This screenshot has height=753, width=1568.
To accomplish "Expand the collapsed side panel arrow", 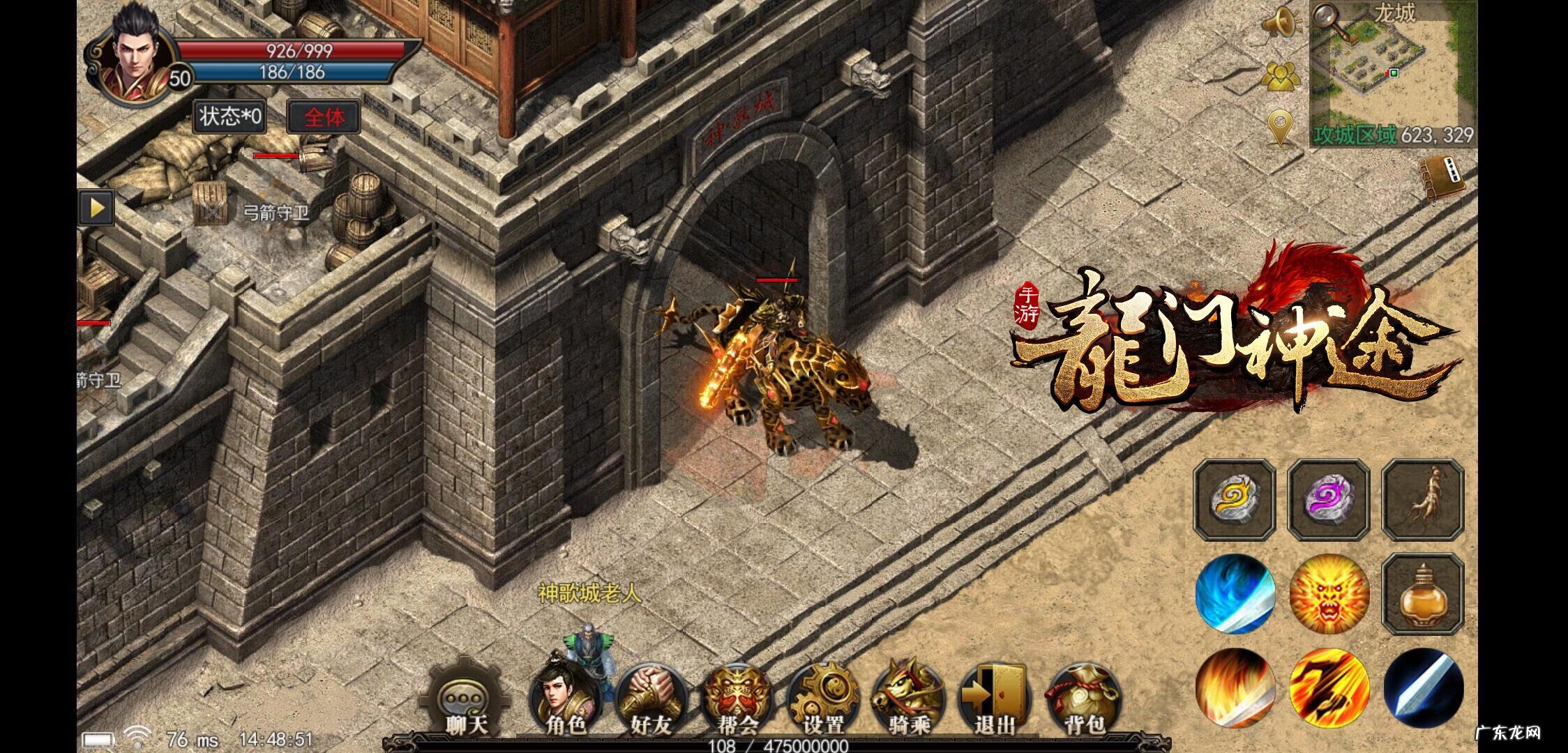I will [x=98, y=207].
